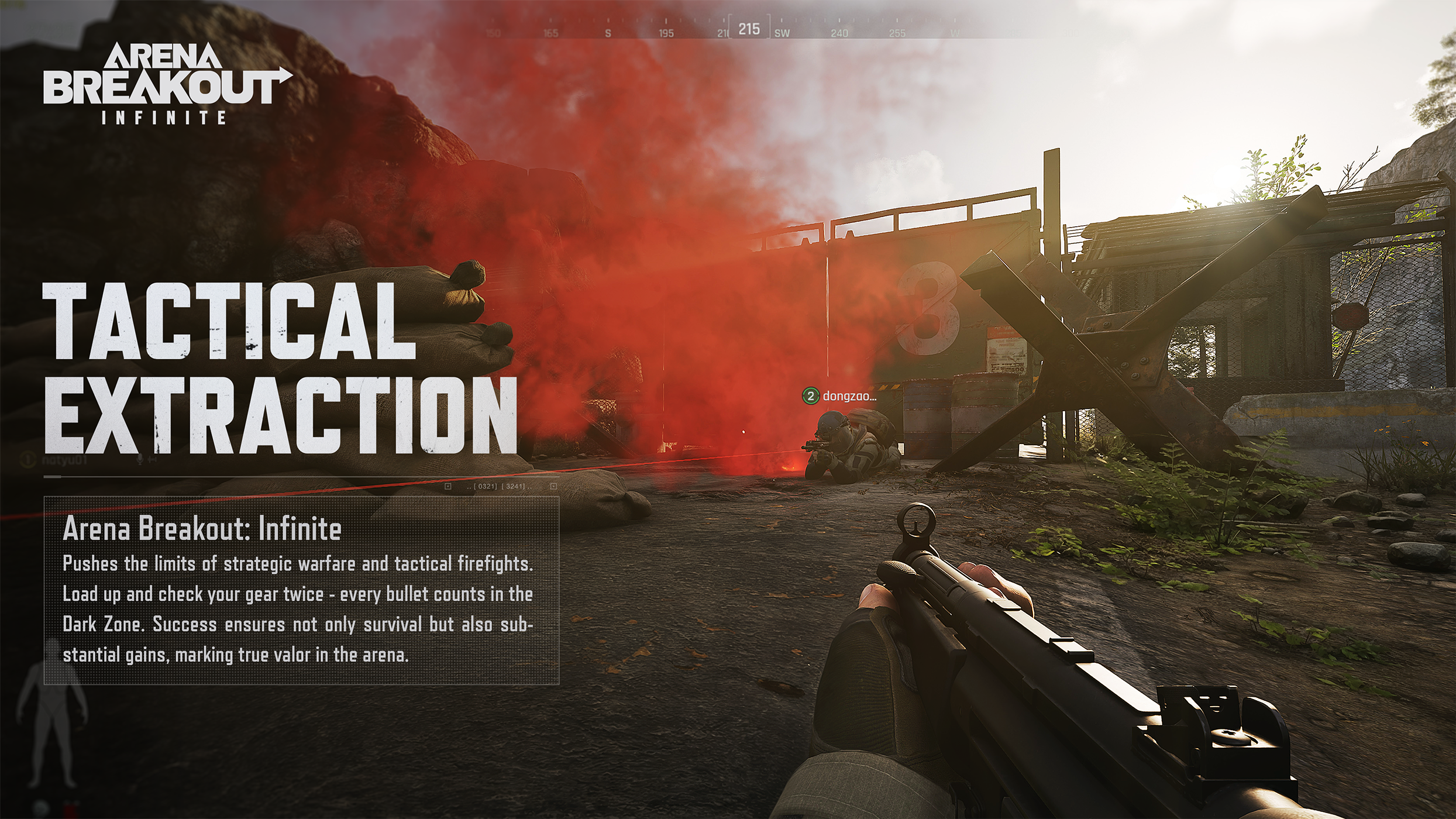Select the voice output icon beside the mic
Viewport: 1456px width, 819px height.
[152, 459]
